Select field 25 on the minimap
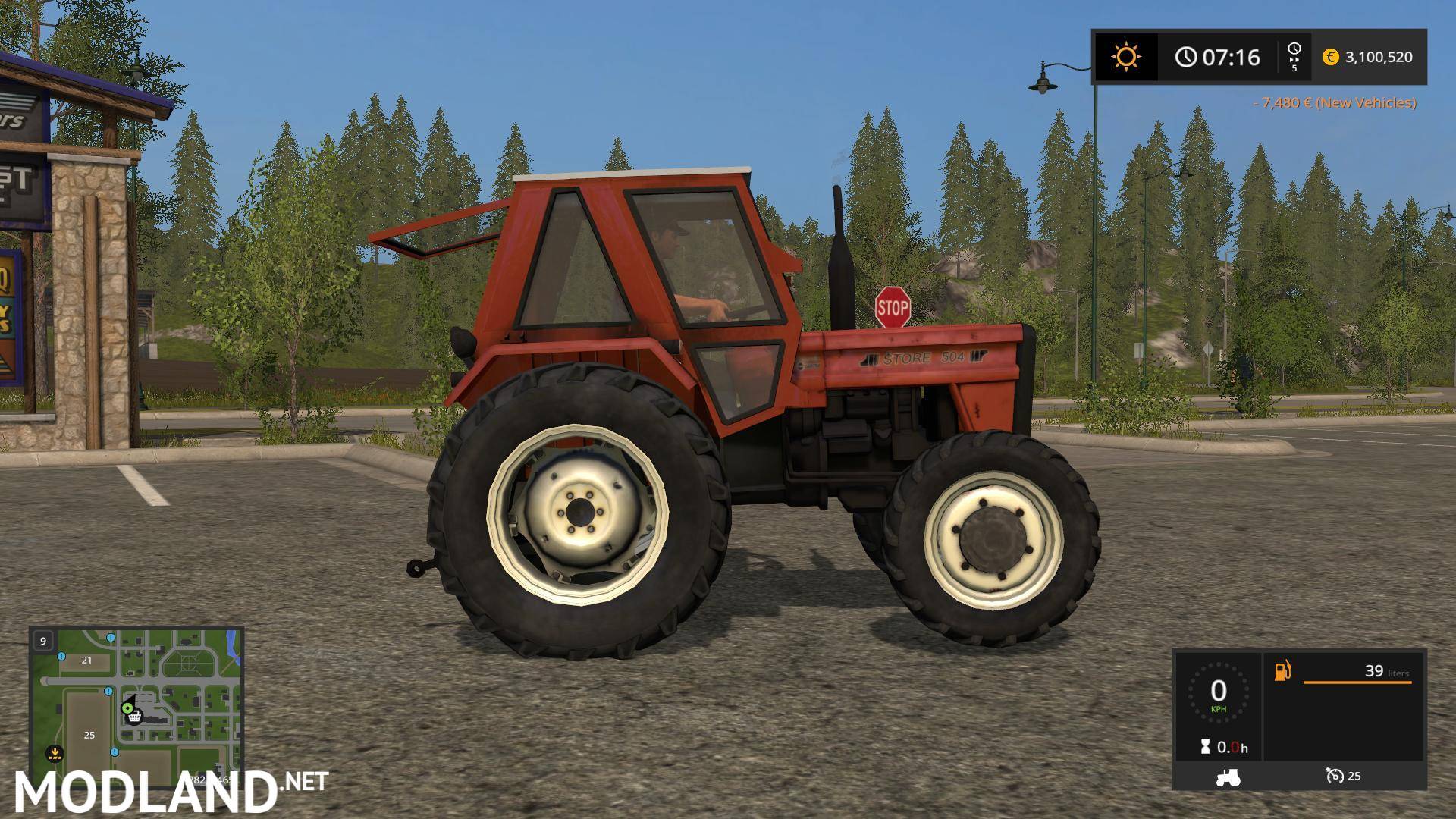Image resolution: width=1456 pixels, height=819 pixels. coord(89,735)
